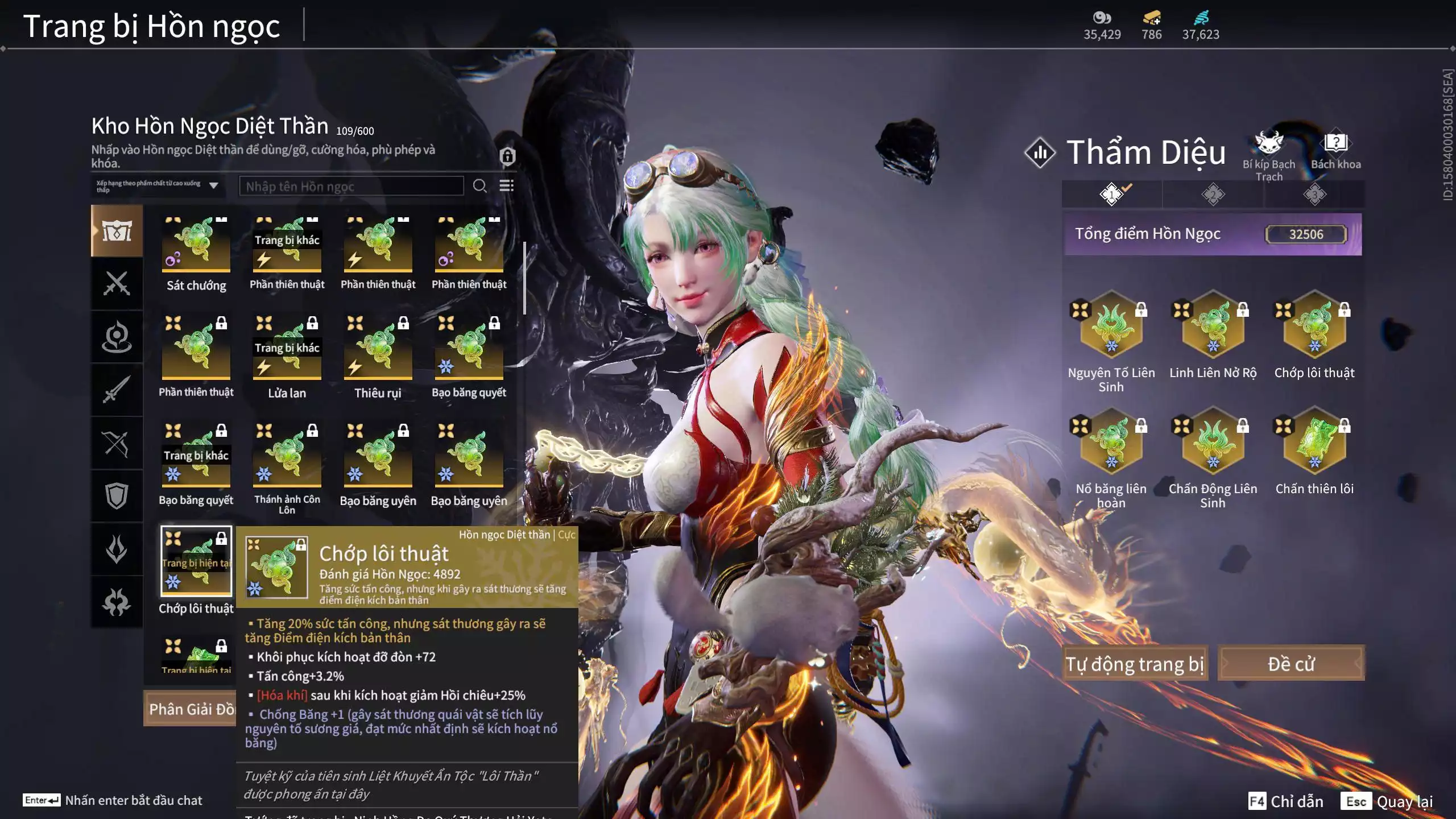Click the Tự động trang bị button
This screenshot has height=819, width=1456.
[1135, 664]
